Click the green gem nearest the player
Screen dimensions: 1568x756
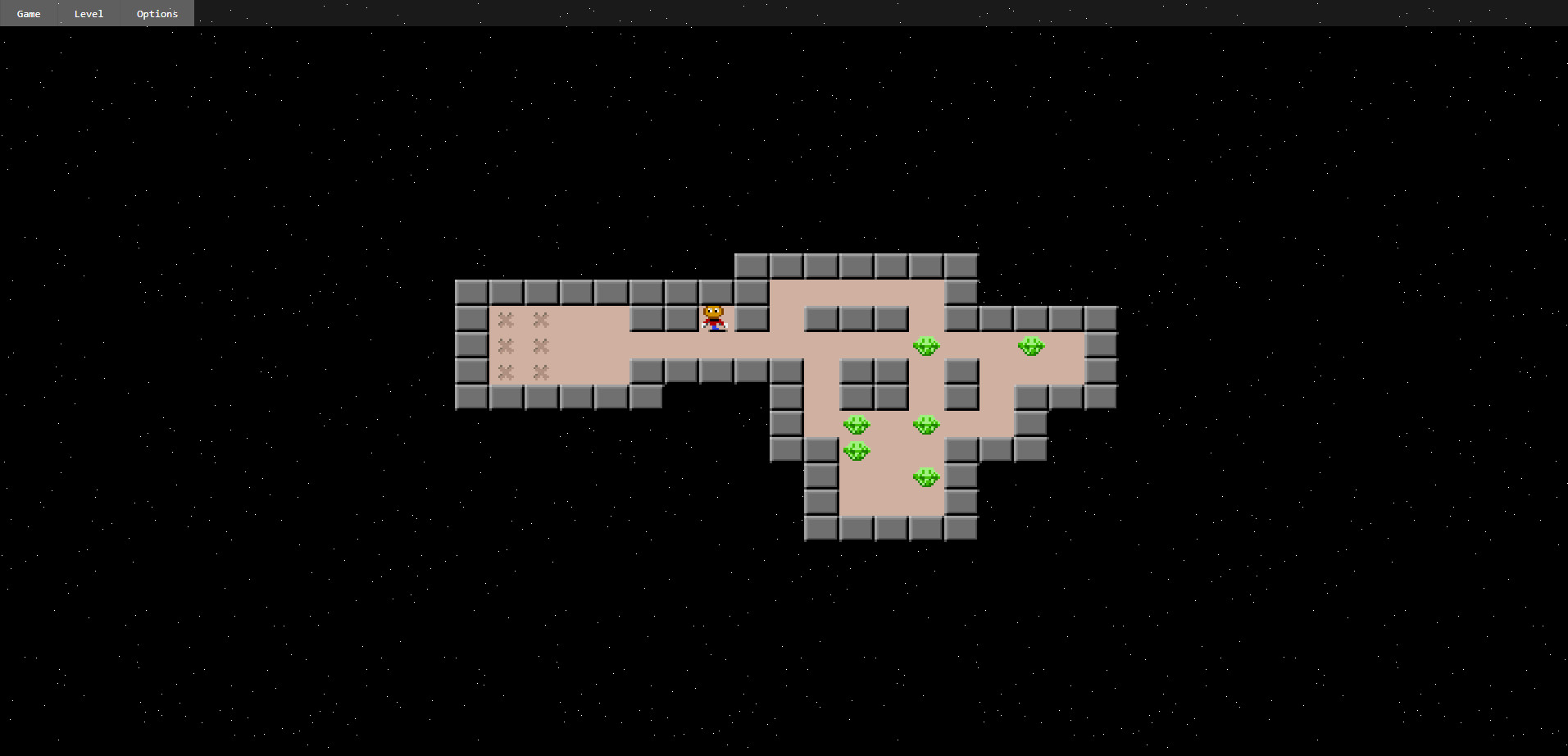pyautogui.click(x=926, y=347)
